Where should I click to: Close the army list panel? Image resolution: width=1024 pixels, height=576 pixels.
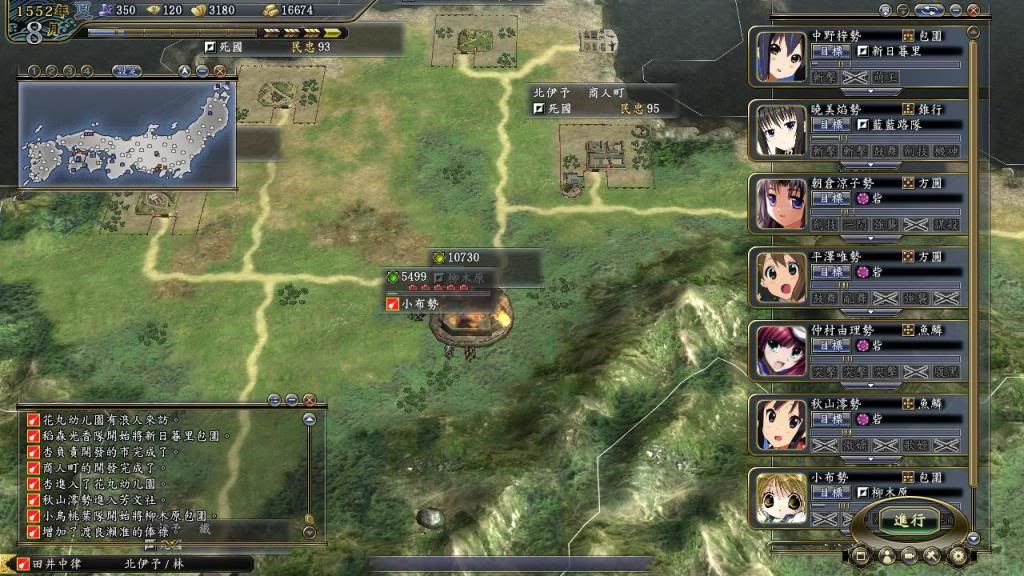[973, 10]
